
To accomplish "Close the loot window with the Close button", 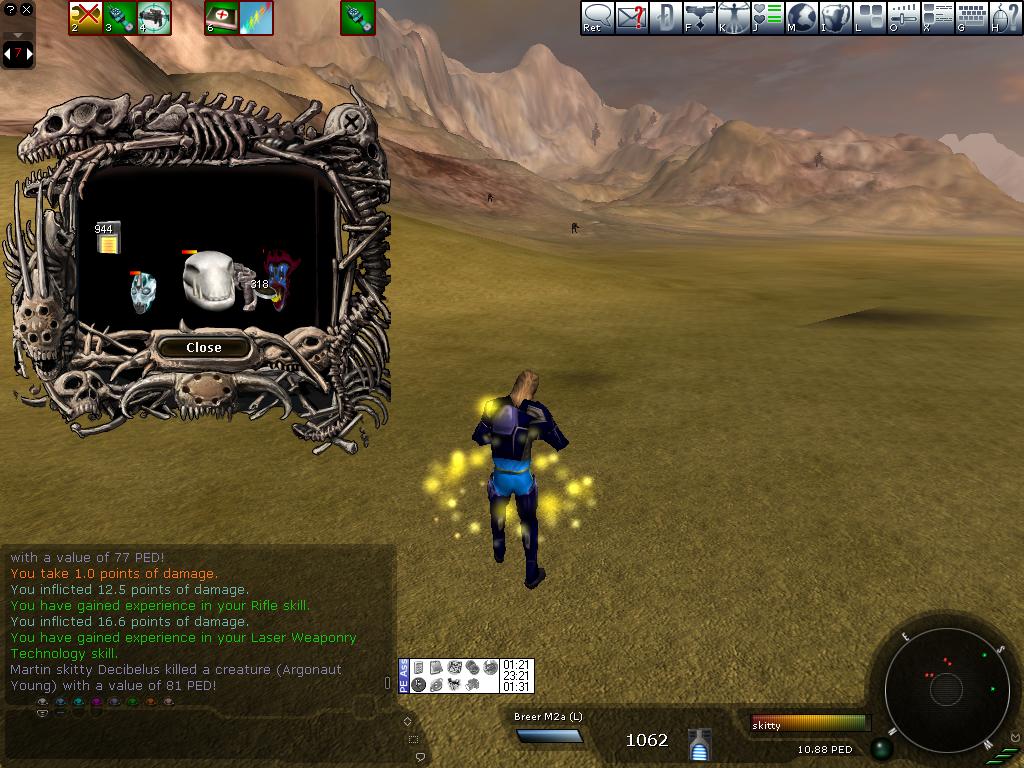I will pos(203,347).
